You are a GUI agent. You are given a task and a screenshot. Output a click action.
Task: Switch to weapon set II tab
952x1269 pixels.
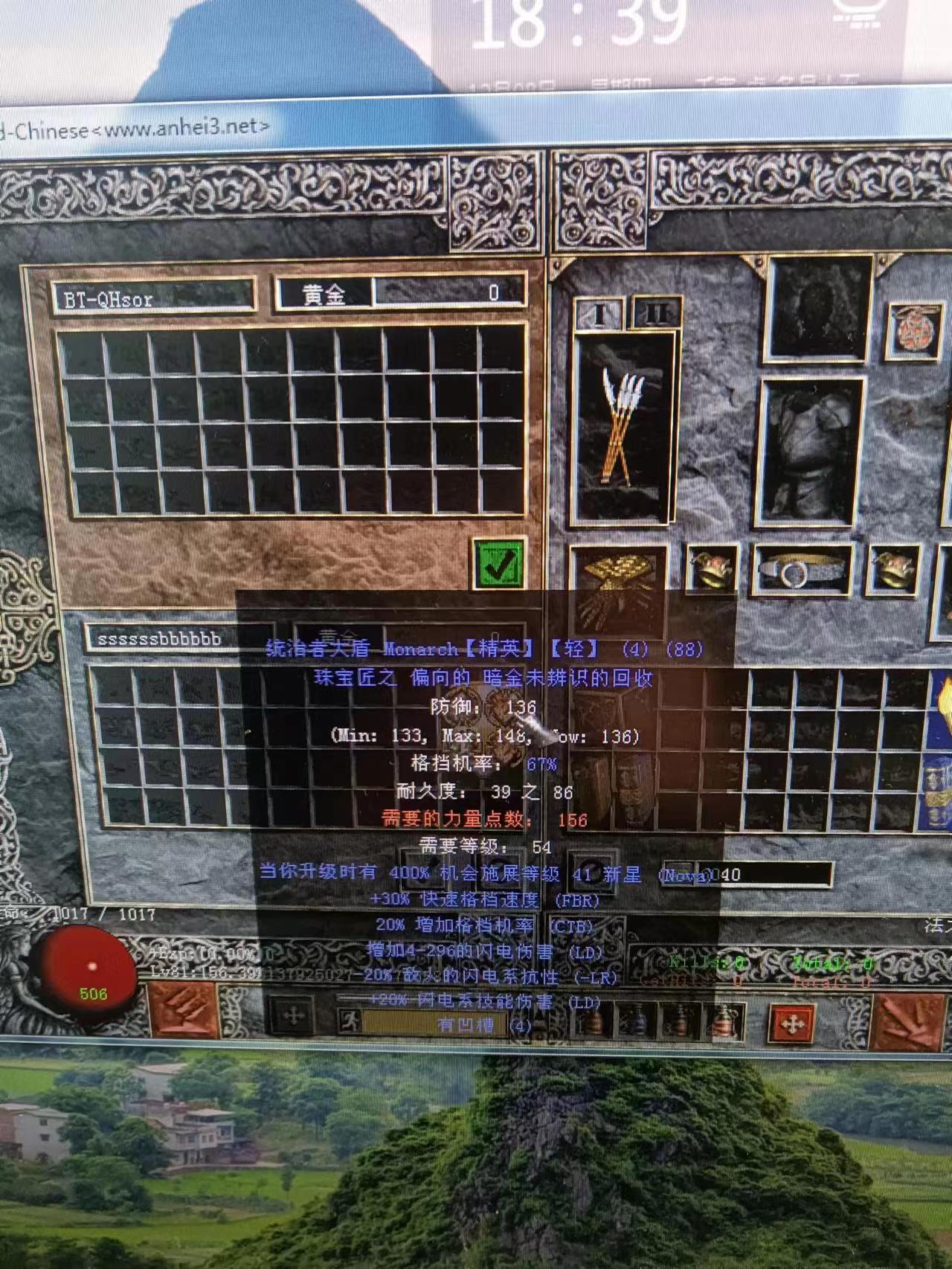[655, 313]
